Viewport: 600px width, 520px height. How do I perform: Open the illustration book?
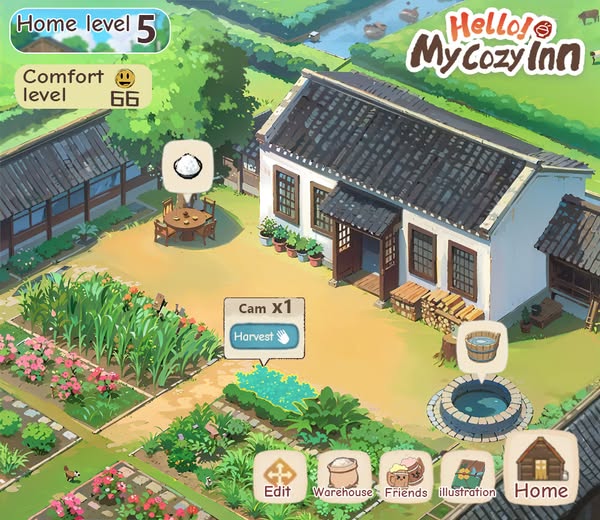tap(467, 476)
